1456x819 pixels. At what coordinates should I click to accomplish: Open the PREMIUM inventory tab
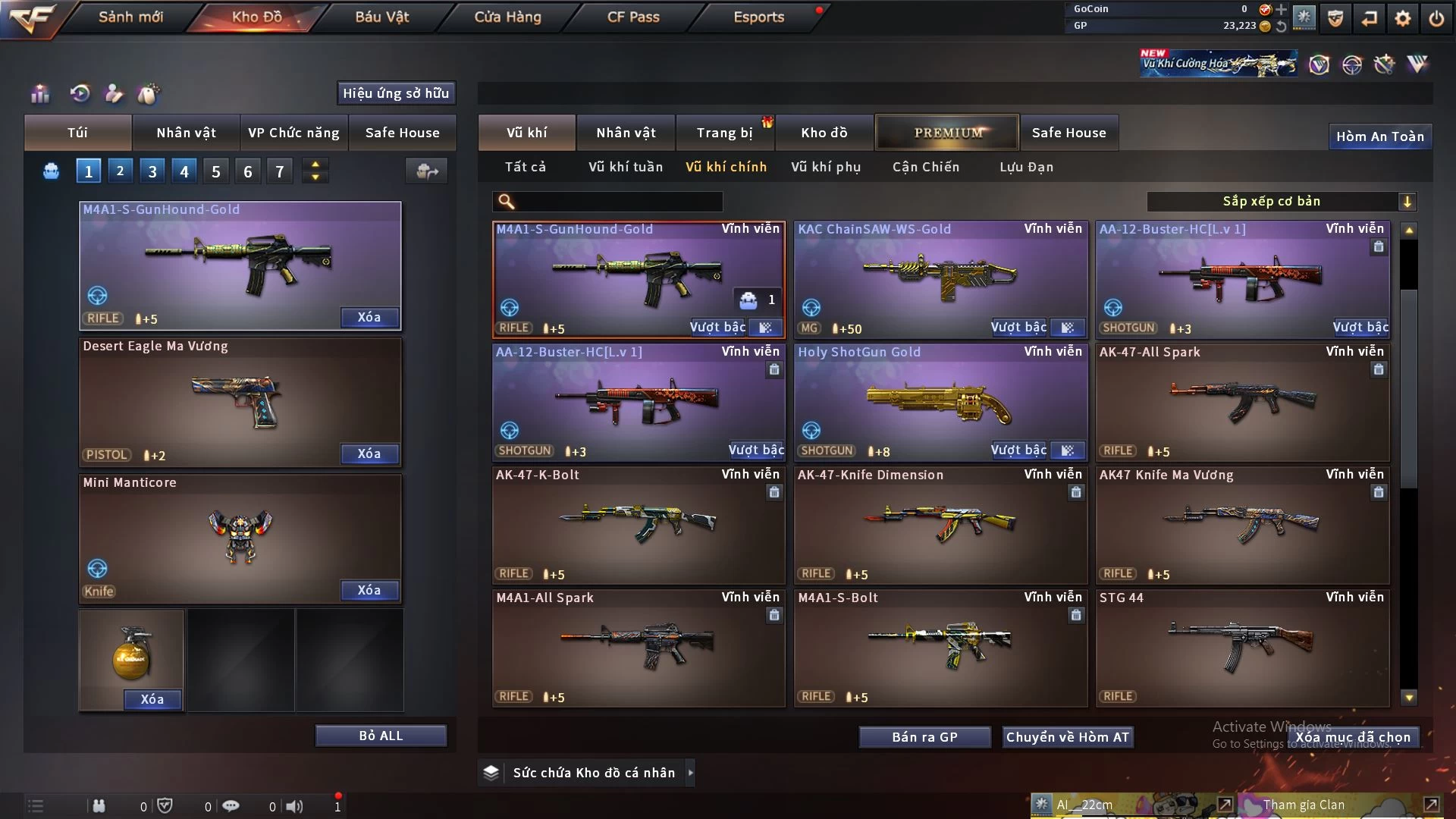[x=948, y=133]
